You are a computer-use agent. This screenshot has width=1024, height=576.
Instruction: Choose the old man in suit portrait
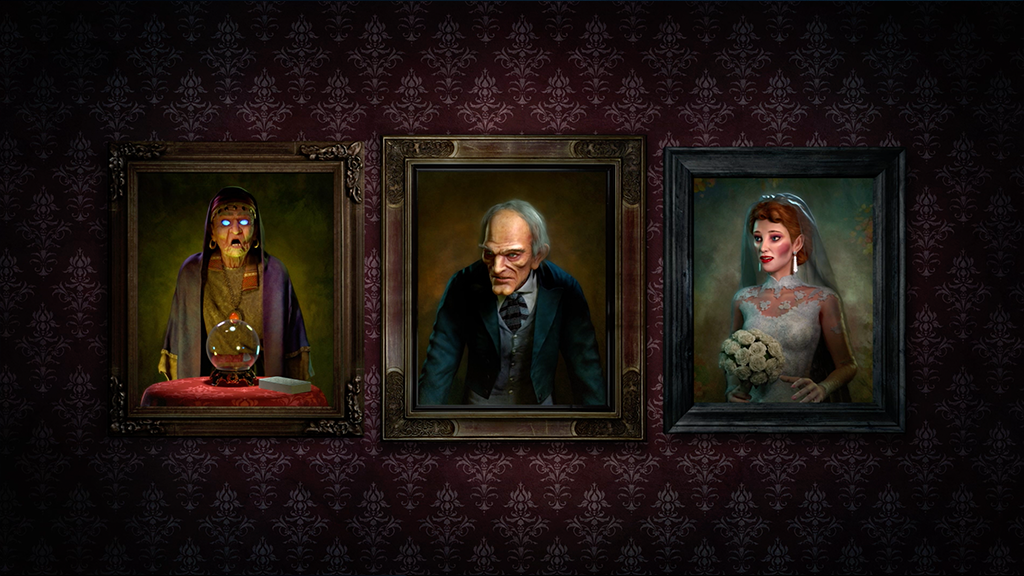[513, 288]
